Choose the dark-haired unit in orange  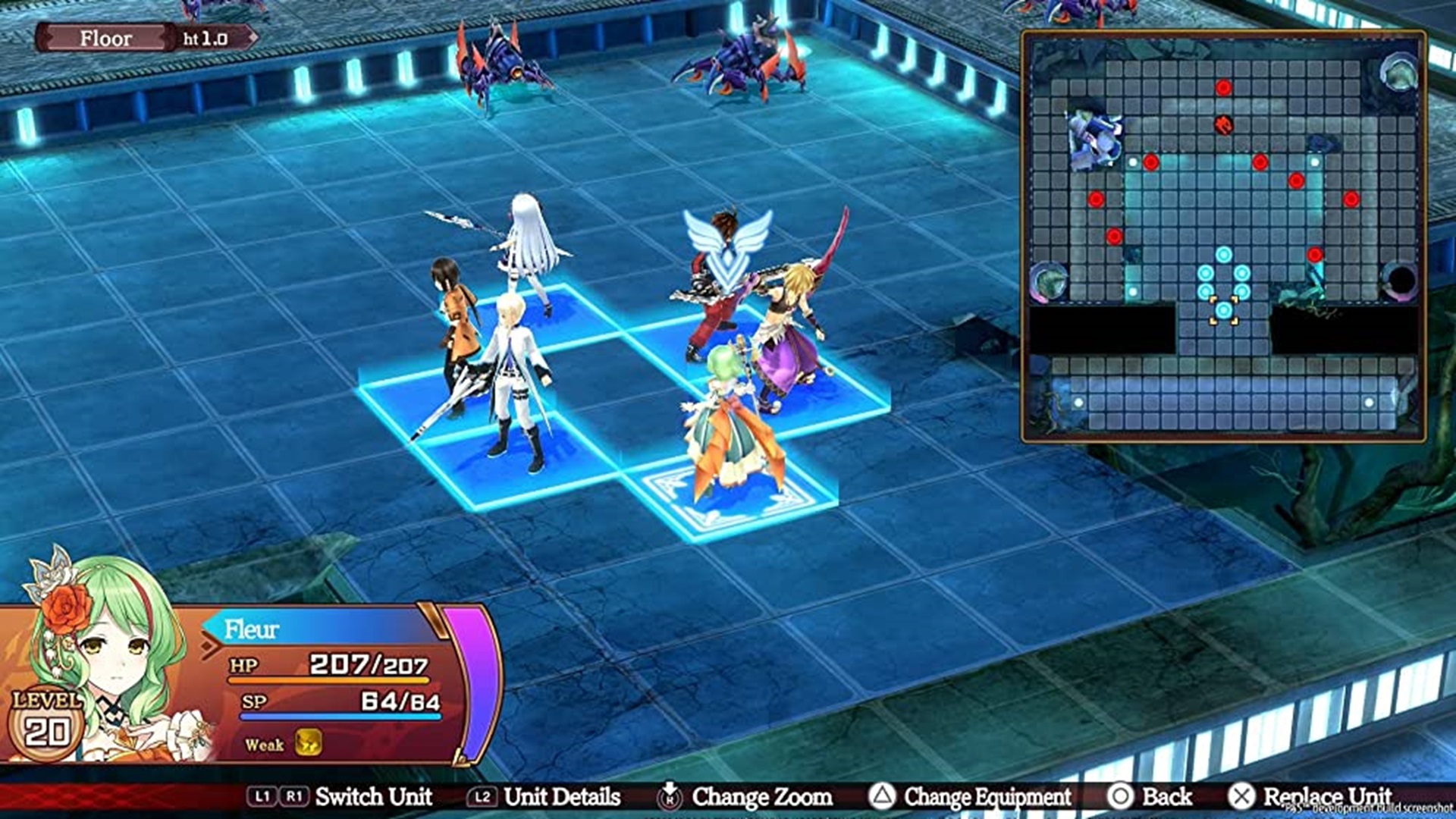pyautogui.click(x=455, y=326)
